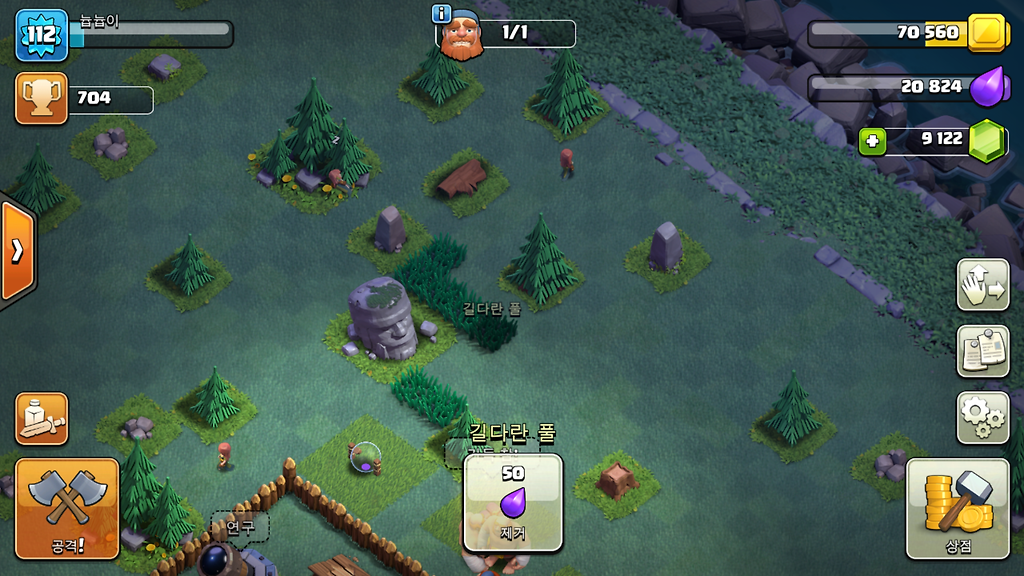The image size is (1024, 576).
Task: Open the notes and clipboard button
Action: pos(982,350)
